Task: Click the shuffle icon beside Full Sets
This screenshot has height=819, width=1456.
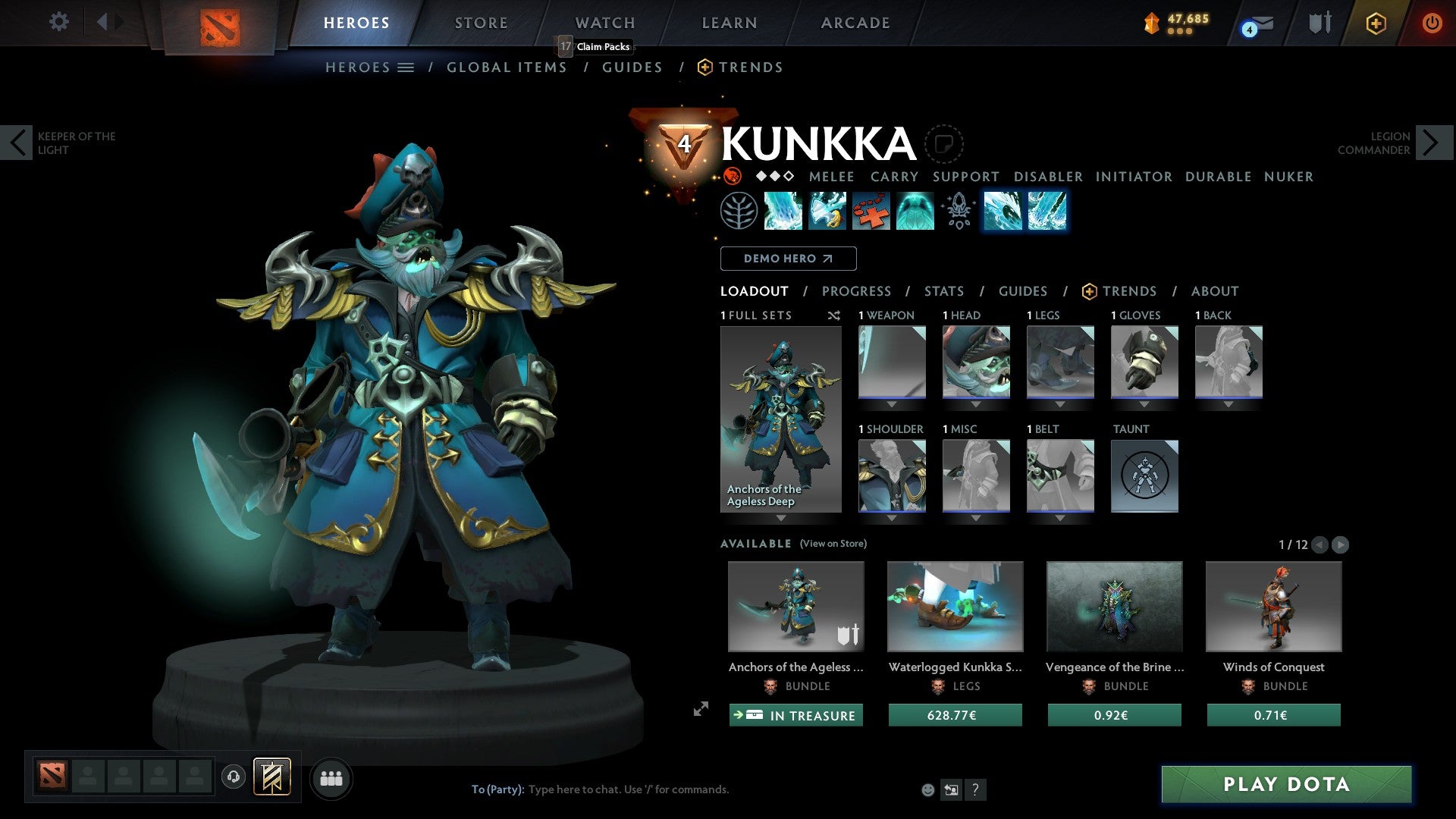Action: pyautogui.click(x=834, y=315)
